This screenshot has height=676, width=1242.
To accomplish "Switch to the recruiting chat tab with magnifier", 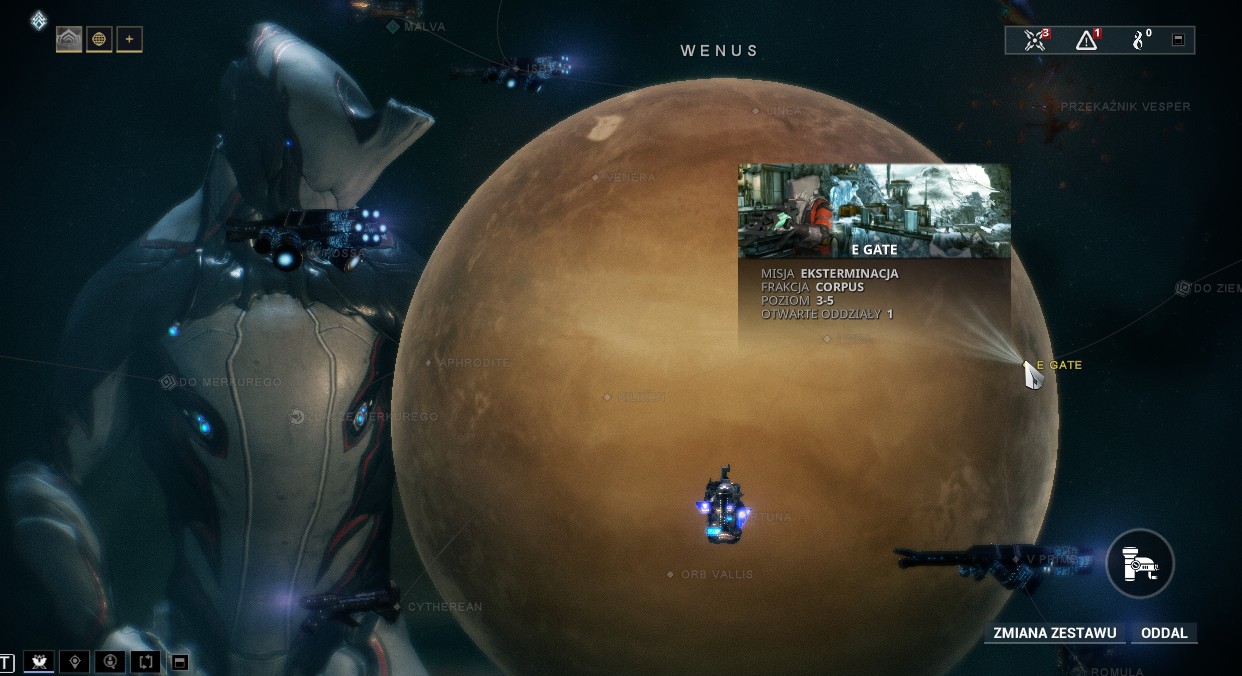I will [x=110, y=662].
